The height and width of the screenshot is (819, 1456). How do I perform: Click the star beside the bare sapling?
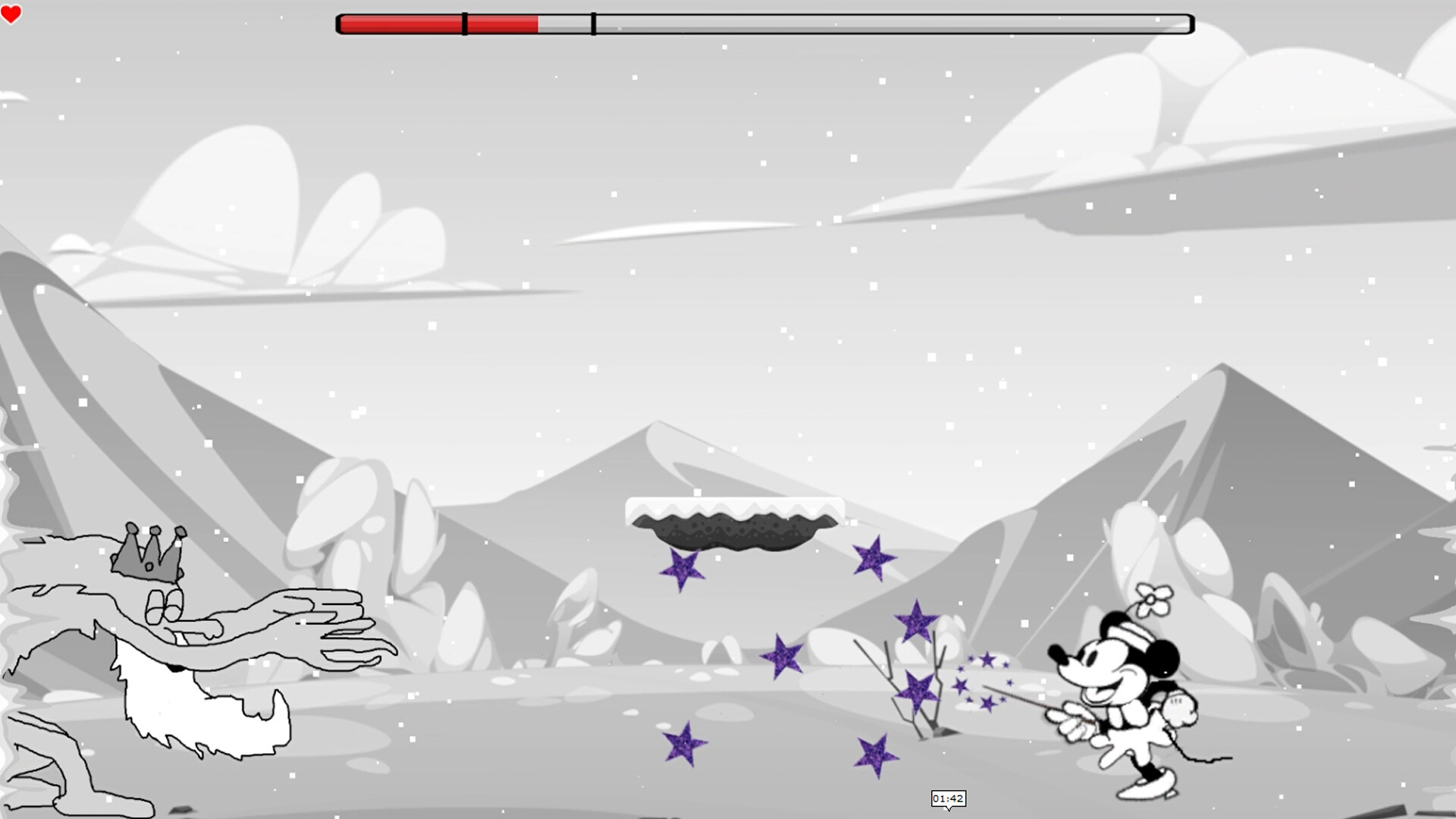918,692
